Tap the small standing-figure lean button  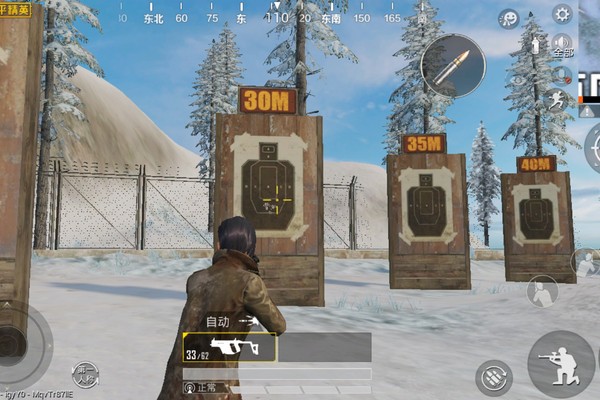[543, 291]
